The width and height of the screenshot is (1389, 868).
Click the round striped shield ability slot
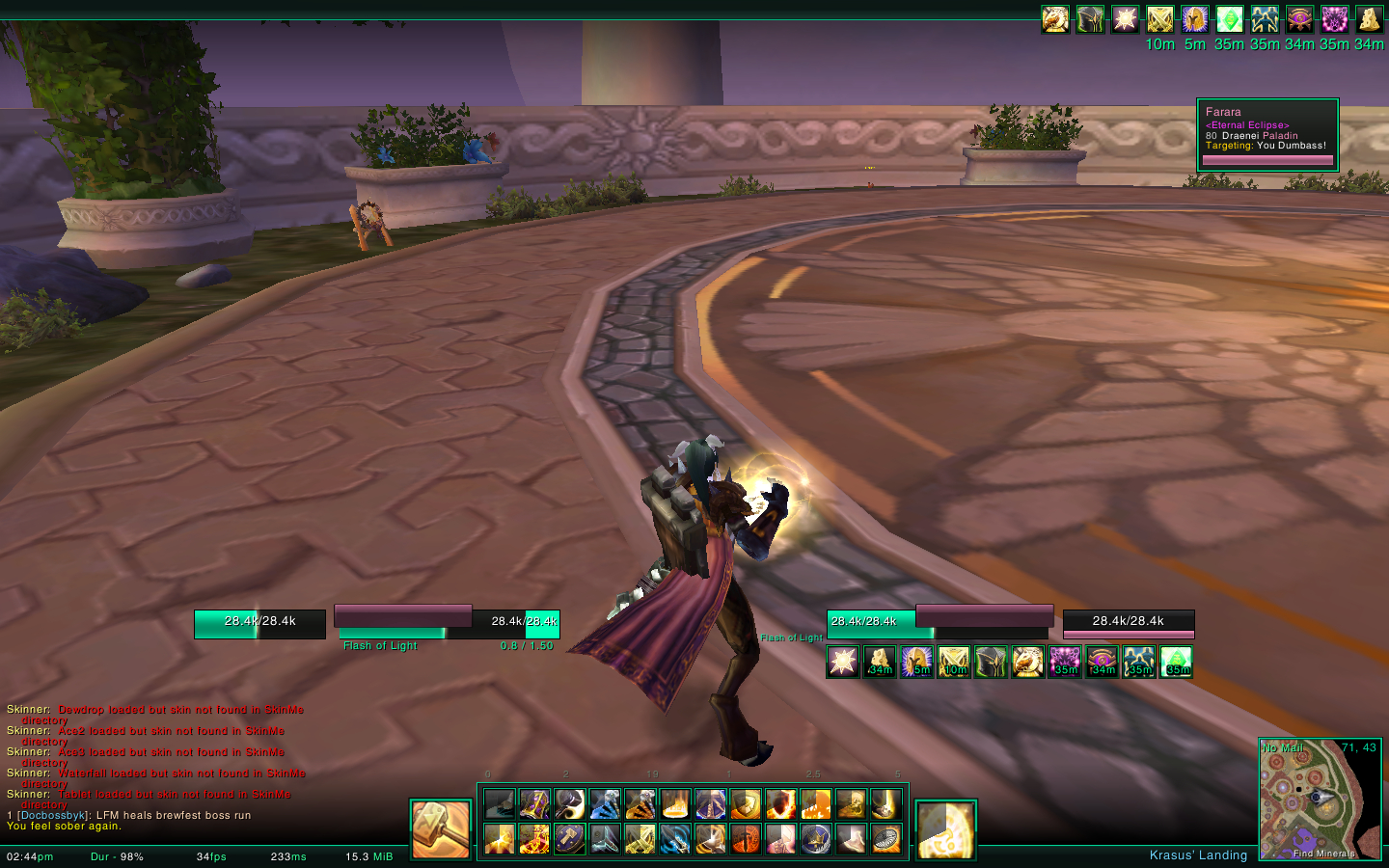pyautogui.click(x=886, y=839)
